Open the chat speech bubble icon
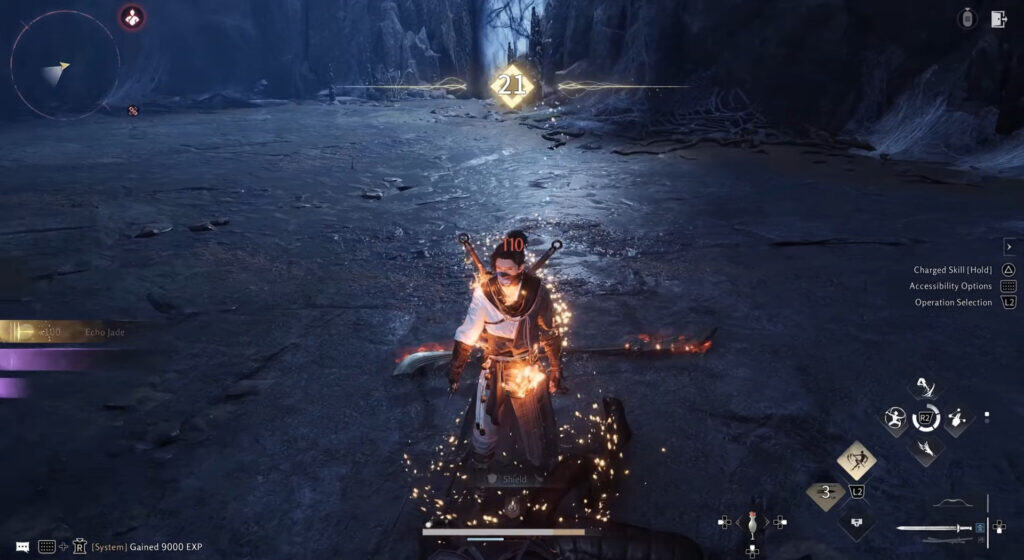The height and width of the screenshot is (560, 1024). (22, 546)
